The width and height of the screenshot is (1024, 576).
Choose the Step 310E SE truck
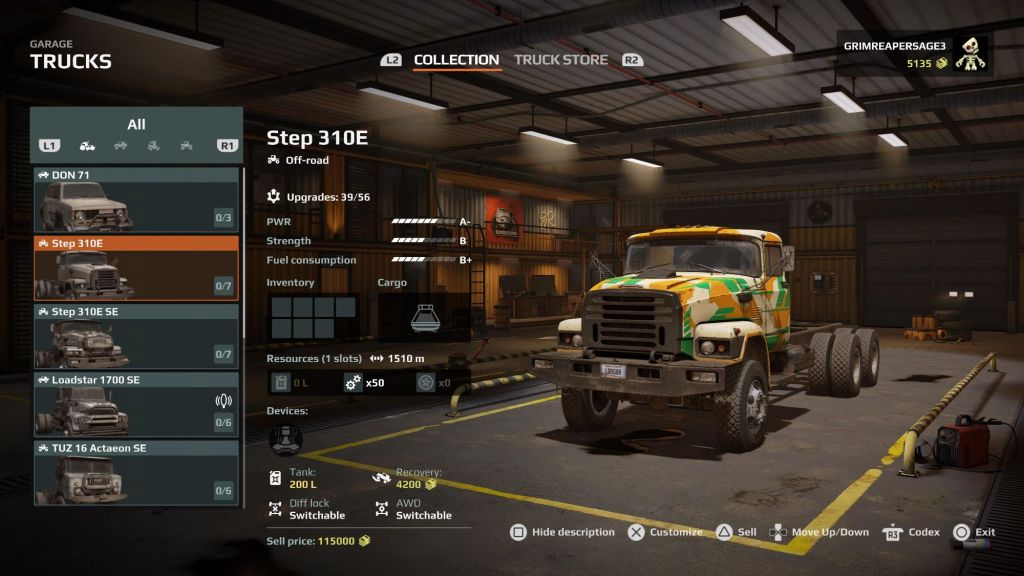tap(136, 336)
